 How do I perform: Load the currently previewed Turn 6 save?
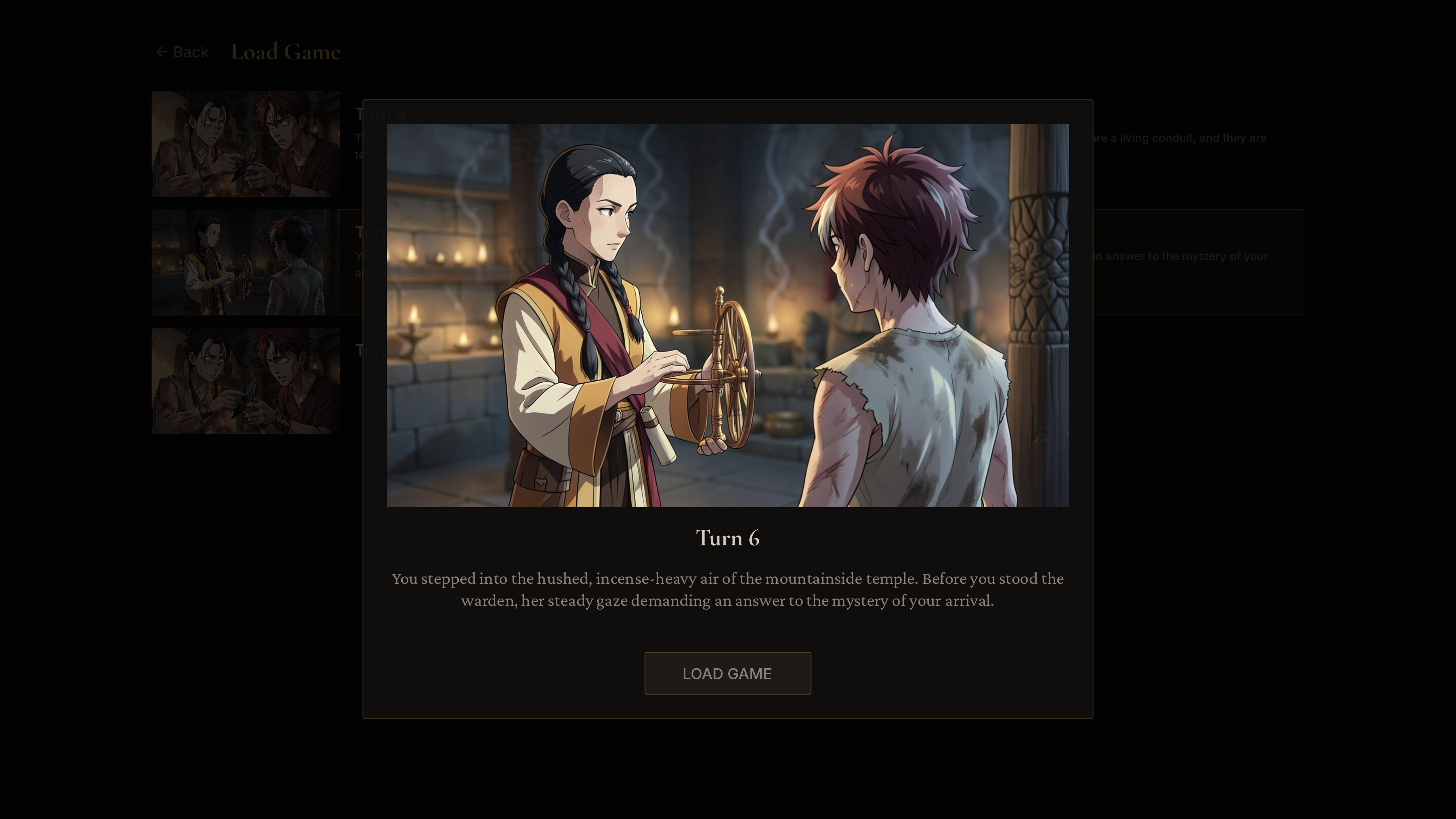click(727, 673)
